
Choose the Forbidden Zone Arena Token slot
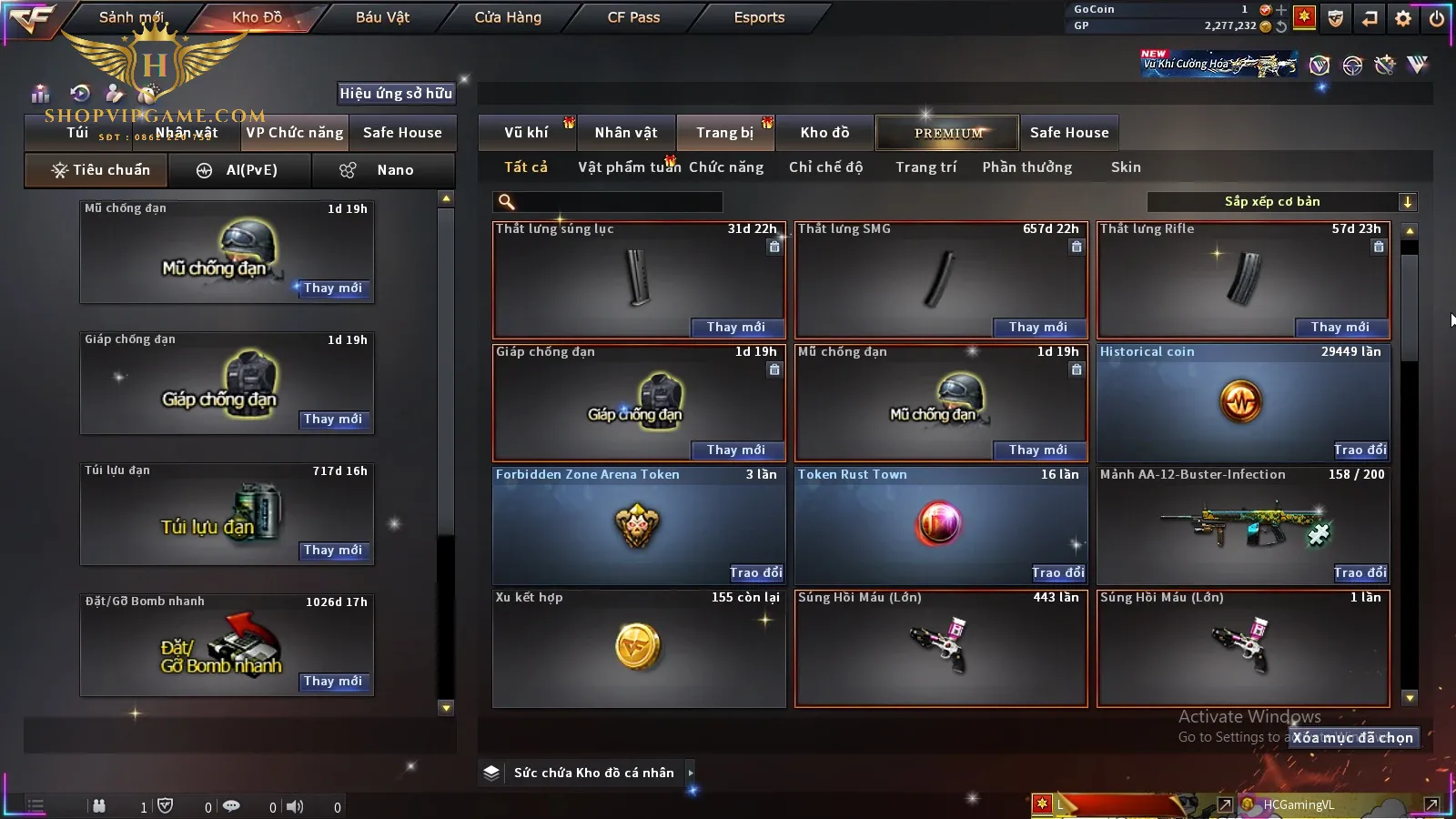tap(639, 525)
